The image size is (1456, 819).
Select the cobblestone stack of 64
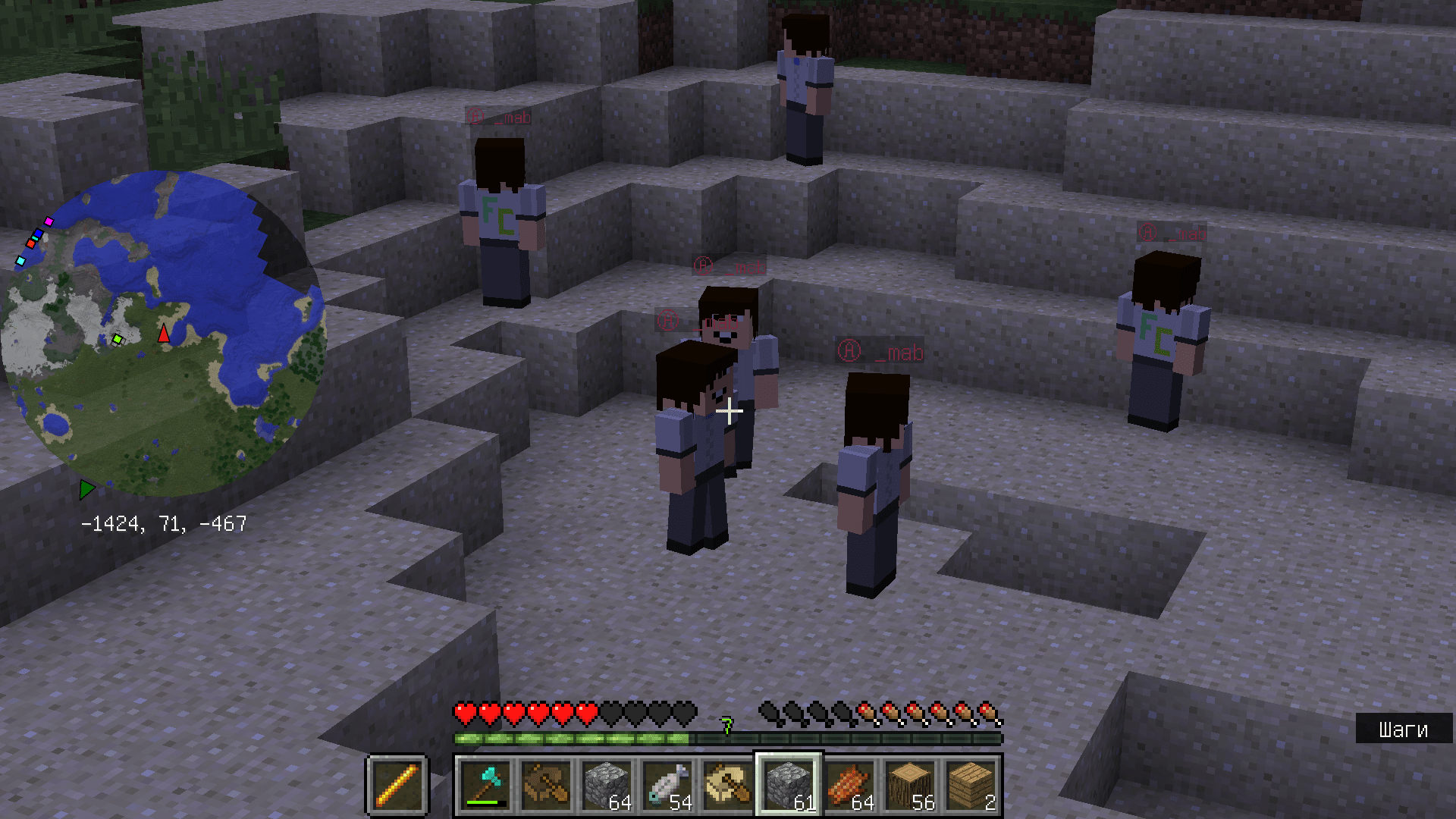pyautogui.click(x=607, y=785)
